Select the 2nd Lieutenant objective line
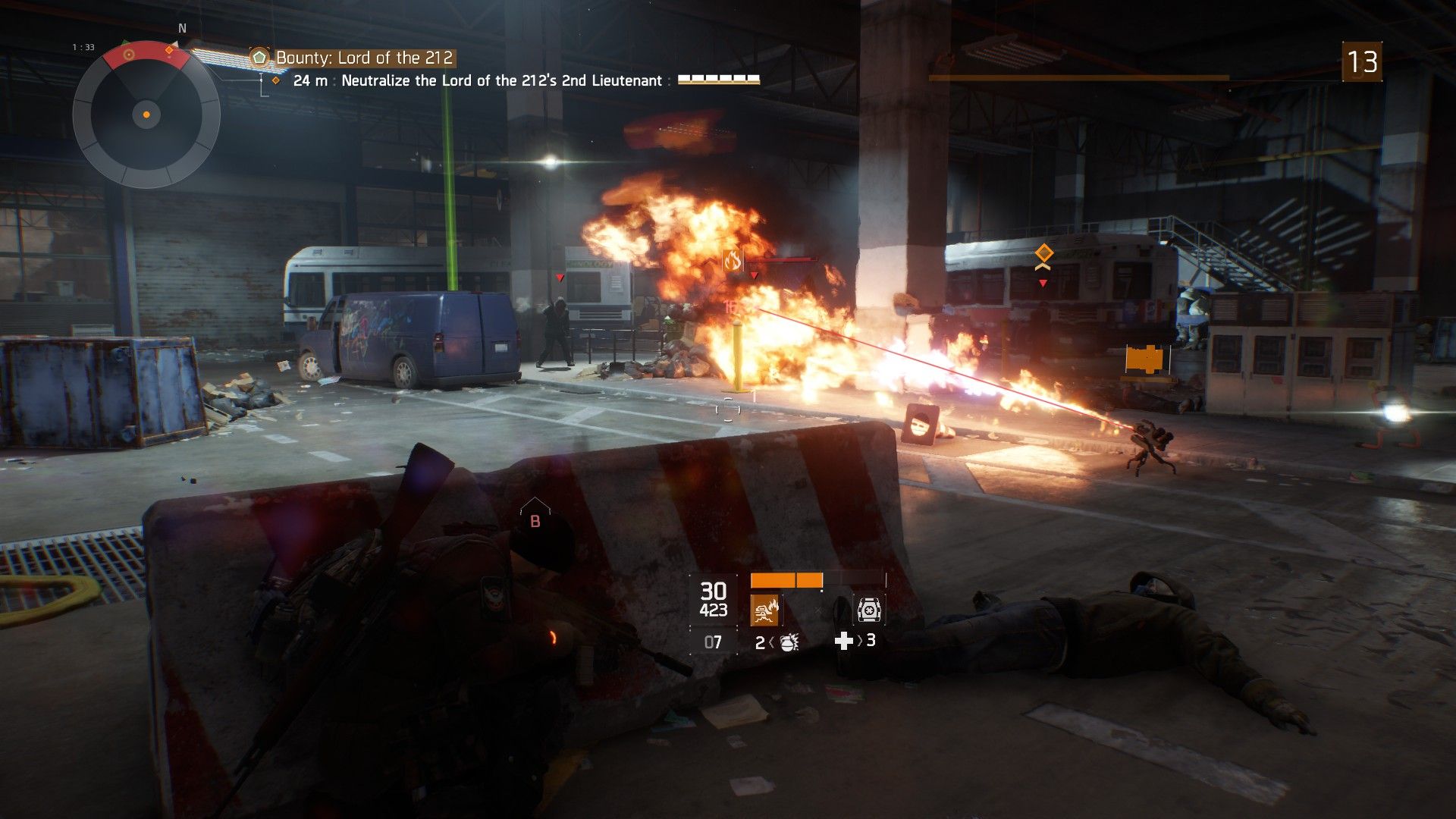Image resolution: width=1456 pixels, height=819 pixels. click(501, 80)
